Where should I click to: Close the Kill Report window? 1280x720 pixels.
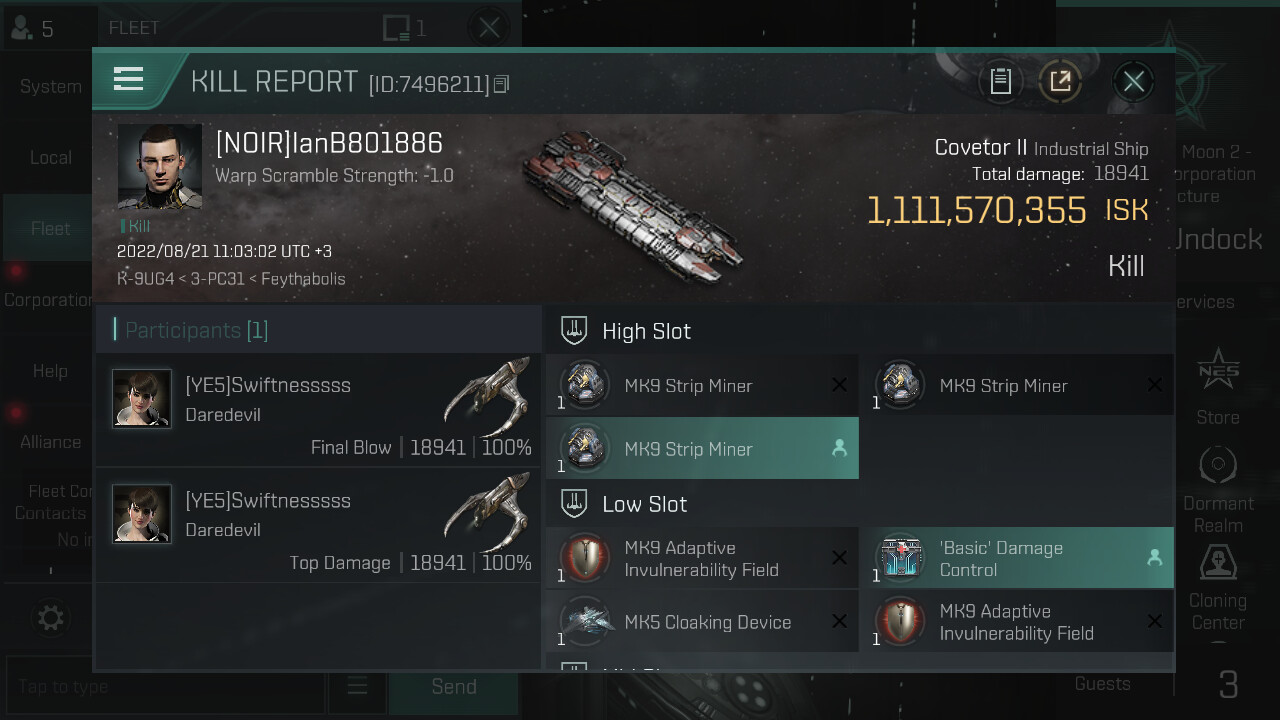[x=1133, y=81]
